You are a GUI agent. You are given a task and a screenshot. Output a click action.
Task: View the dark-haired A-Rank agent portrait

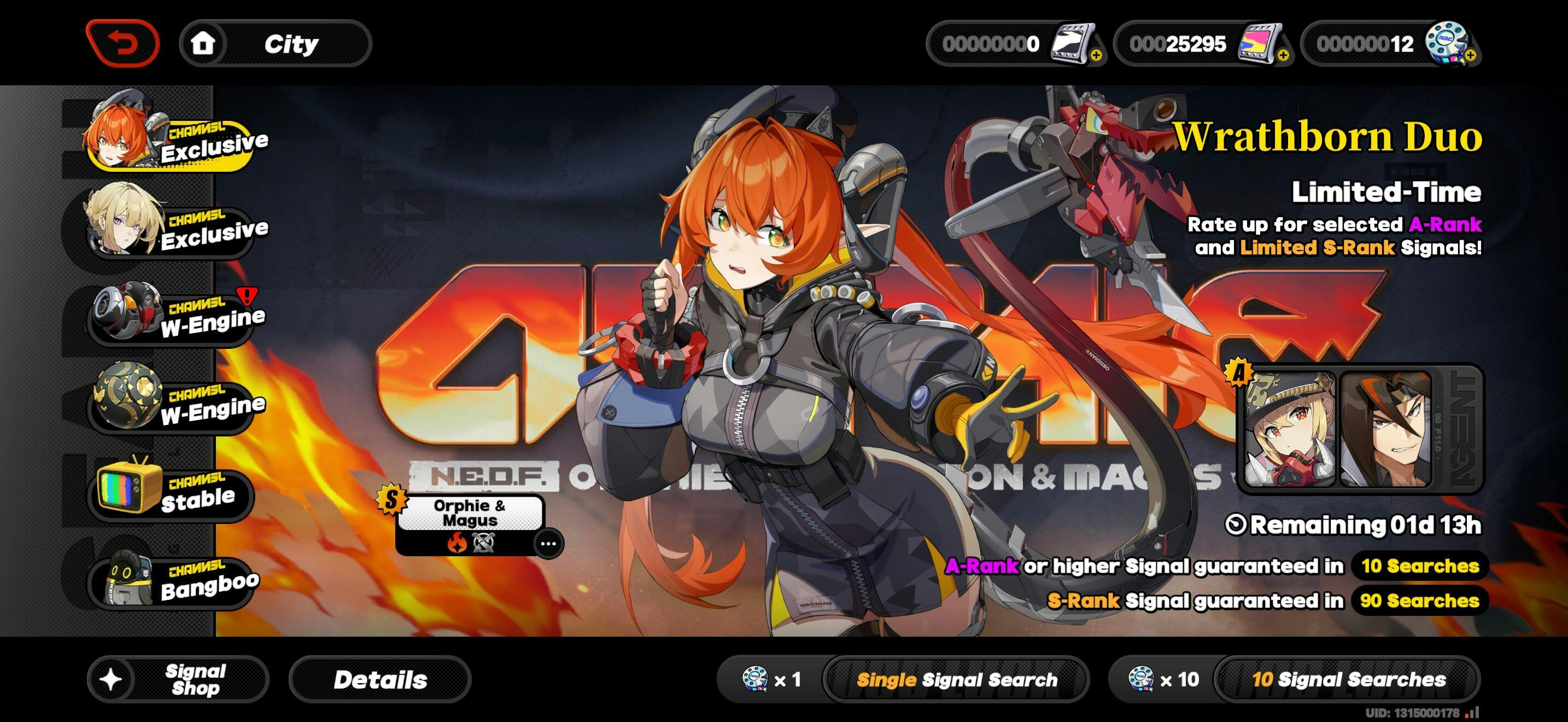(1385, 430)
